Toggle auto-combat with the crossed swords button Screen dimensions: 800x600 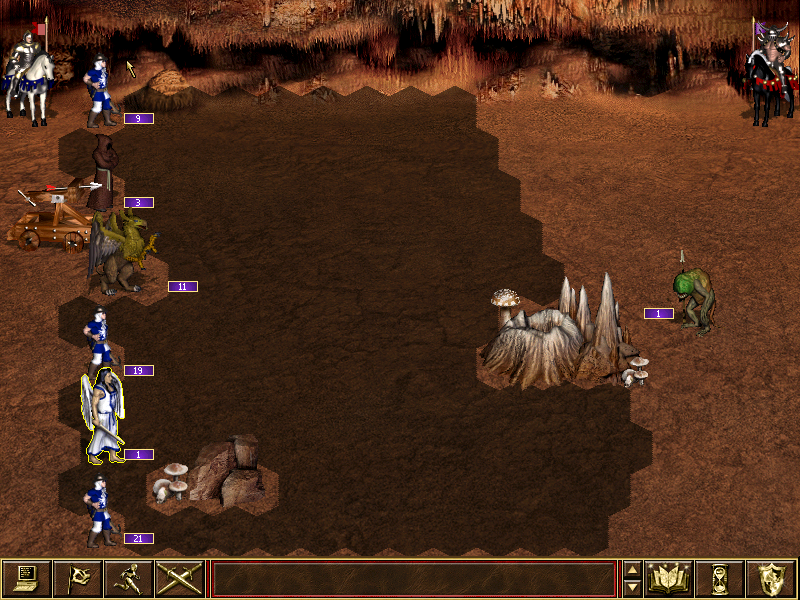179,578
